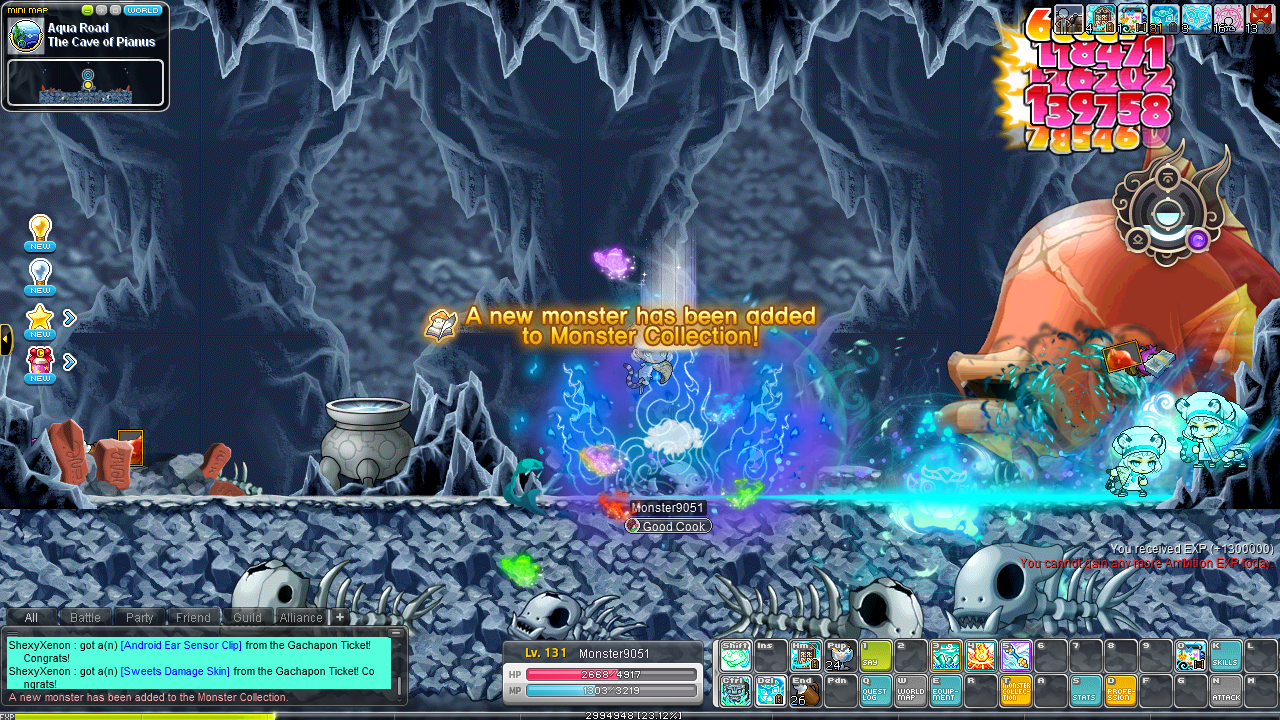Screen dimensions: 1280x720
Task: Show the Alliance chat tab
Action: 300,617
